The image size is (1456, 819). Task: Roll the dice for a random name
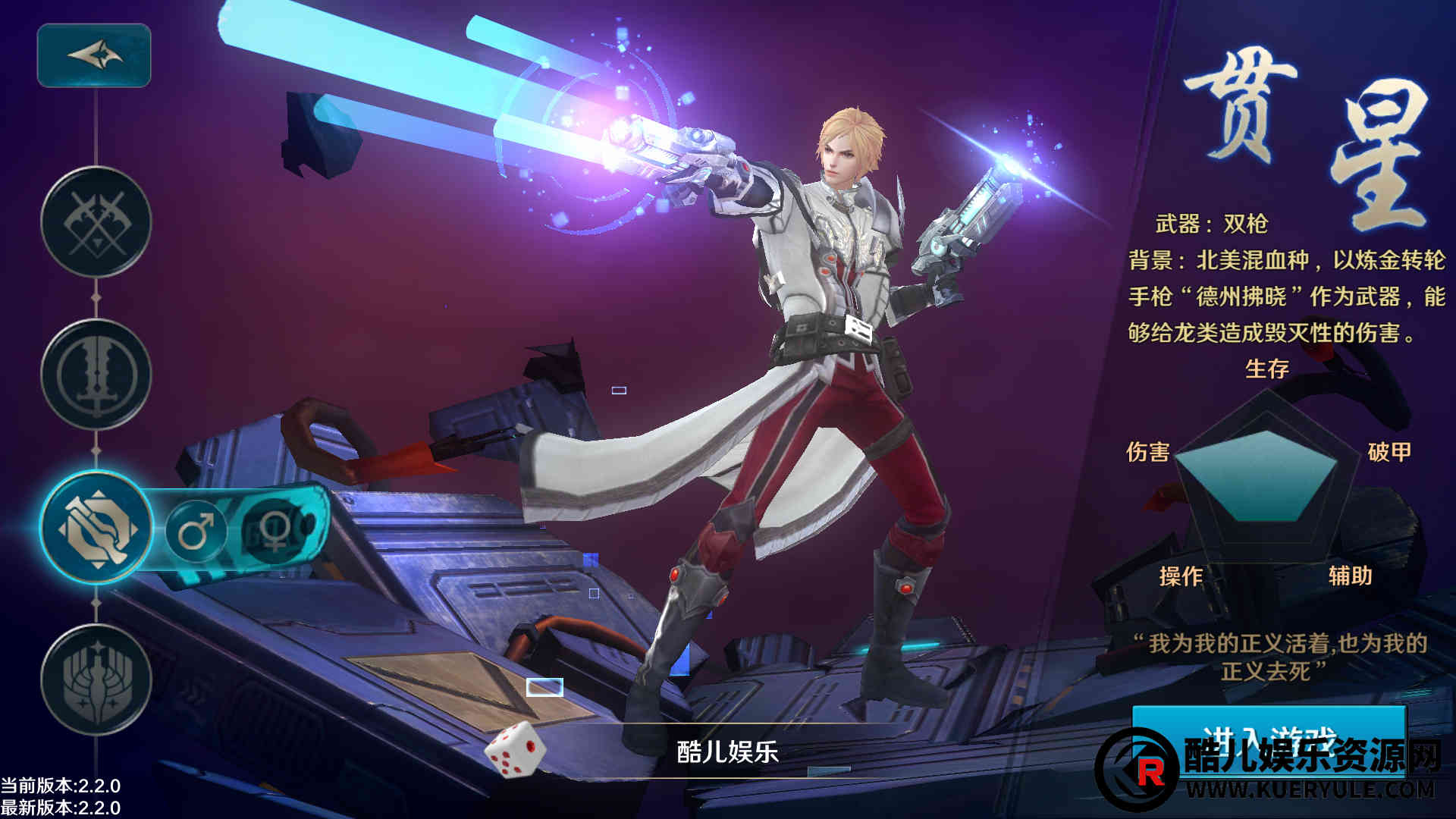(x=515, y=749)
